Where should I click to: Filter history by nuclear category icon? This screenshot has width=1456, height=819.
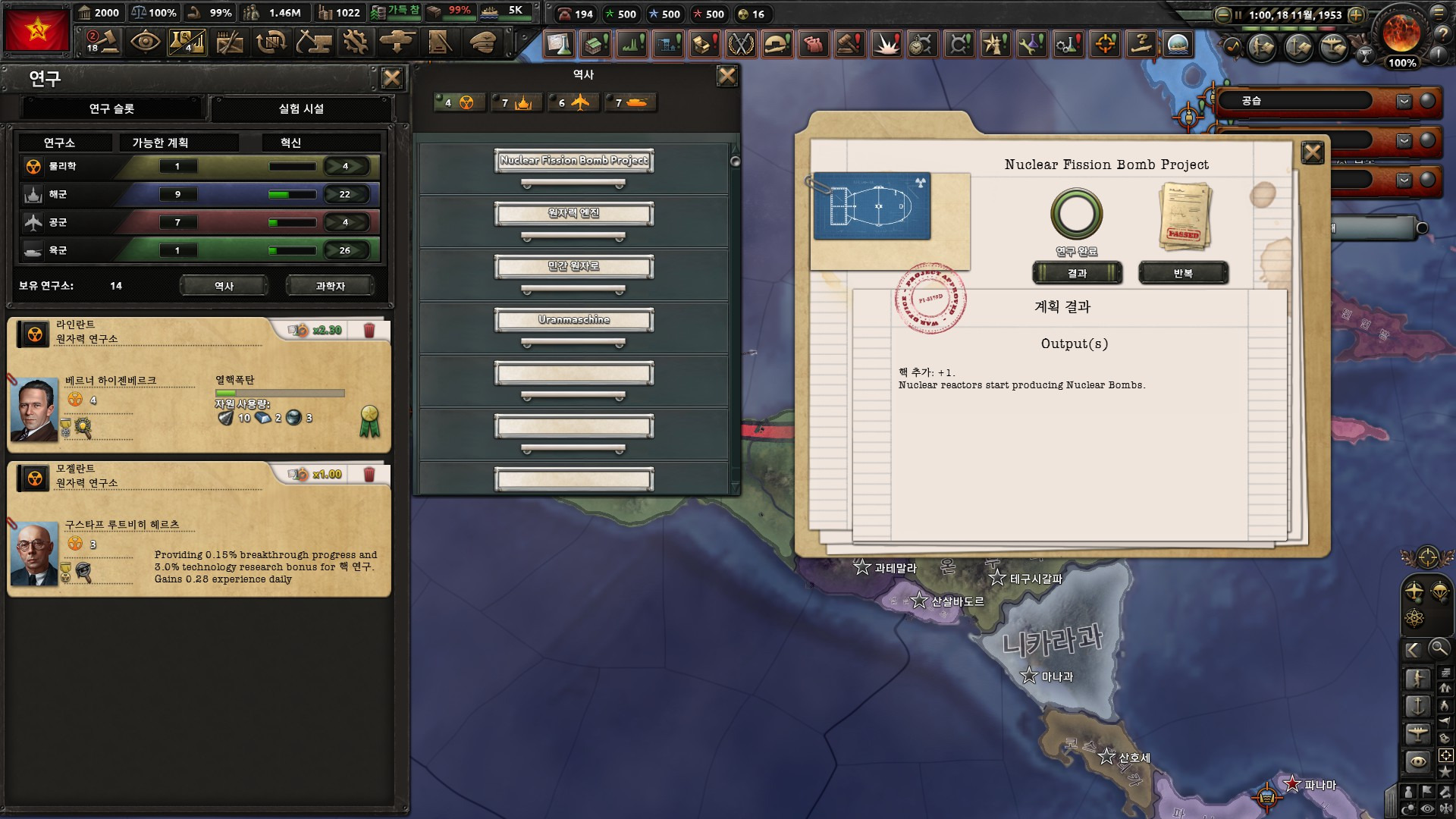click(459, 102)
